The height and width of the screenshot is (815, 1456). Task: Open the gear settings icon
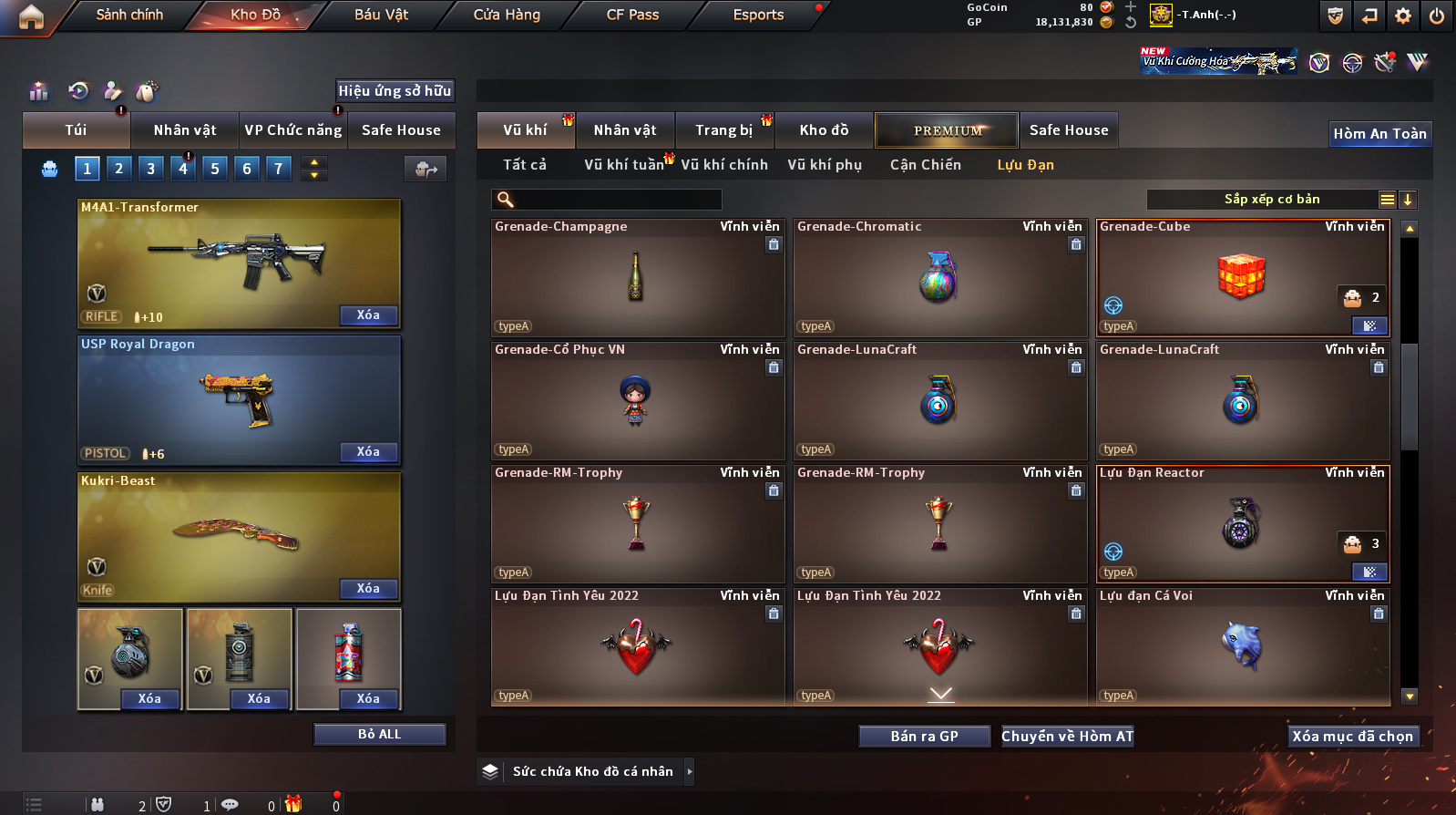click(x=1403, y=15)
